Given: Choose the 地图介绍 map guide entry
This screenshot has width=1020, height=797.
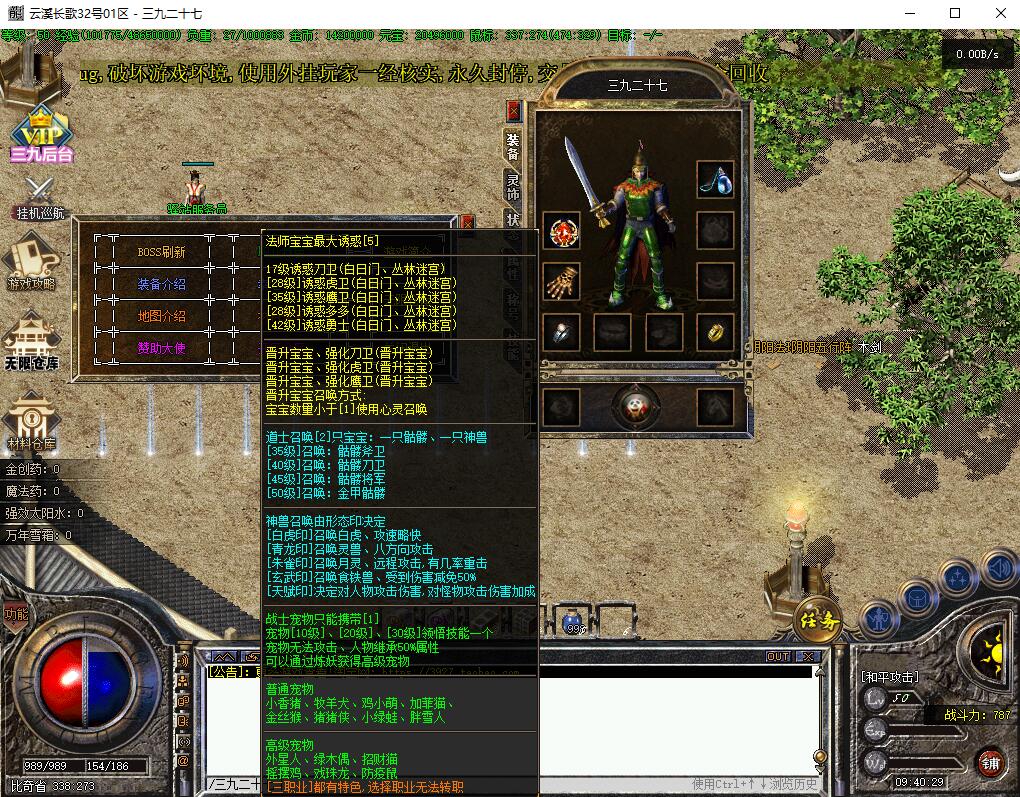Looking at the screenshot, I should 162,316.
